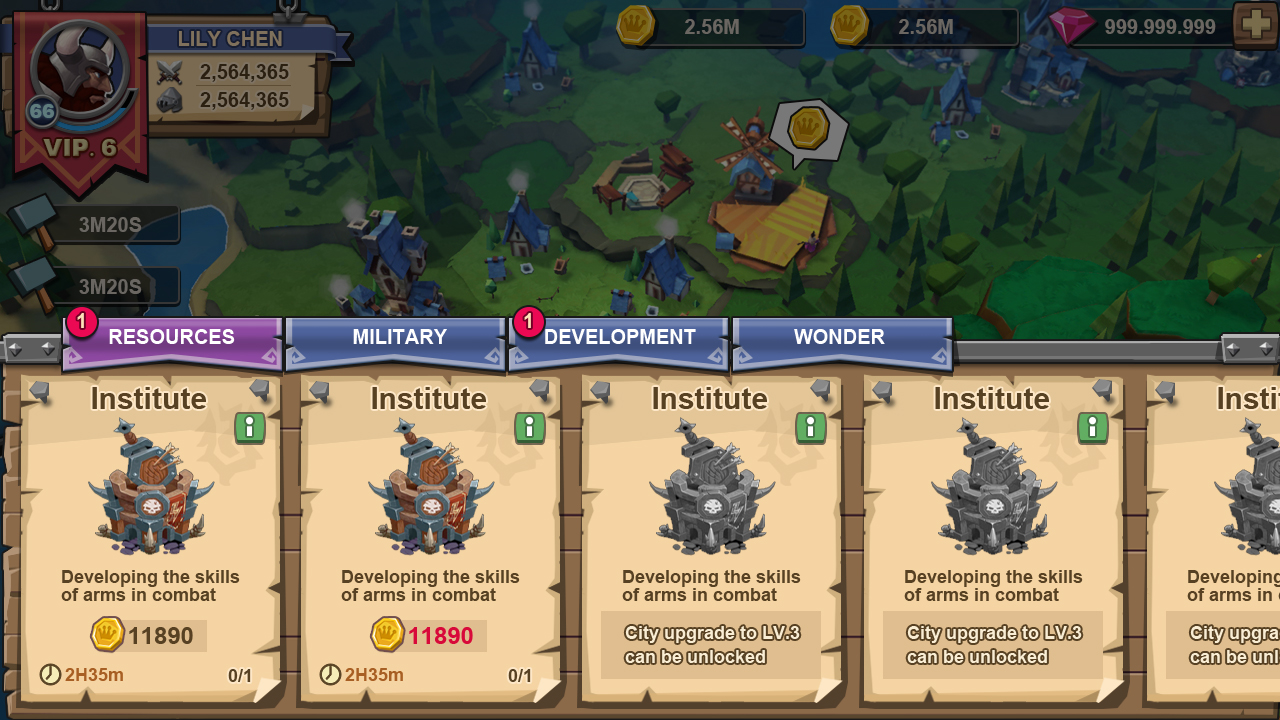Show the Wonder tab

(x=839, y=338)
